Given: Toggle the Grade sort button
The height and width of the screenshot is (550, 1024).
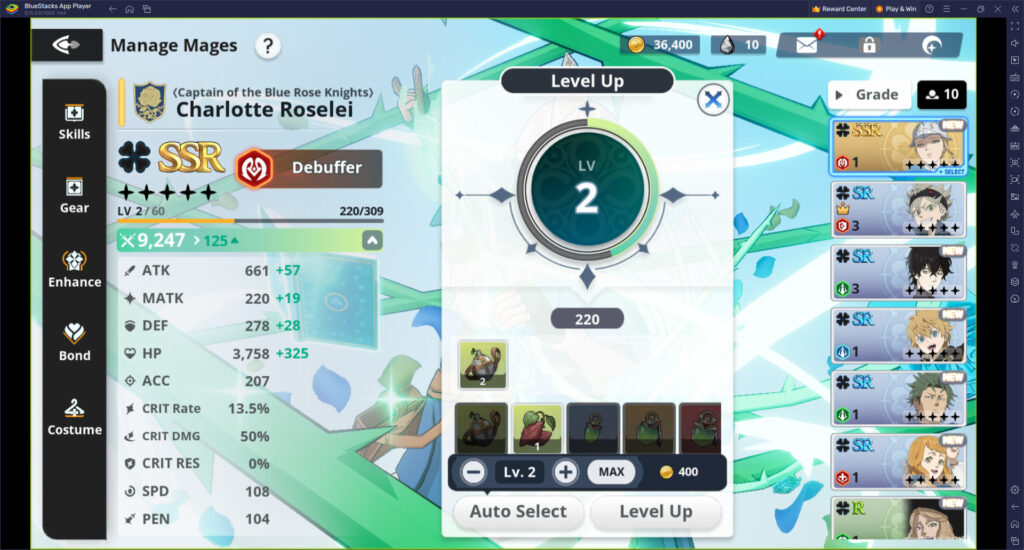Looking at the screenshot, I should (x=866, y=95).
